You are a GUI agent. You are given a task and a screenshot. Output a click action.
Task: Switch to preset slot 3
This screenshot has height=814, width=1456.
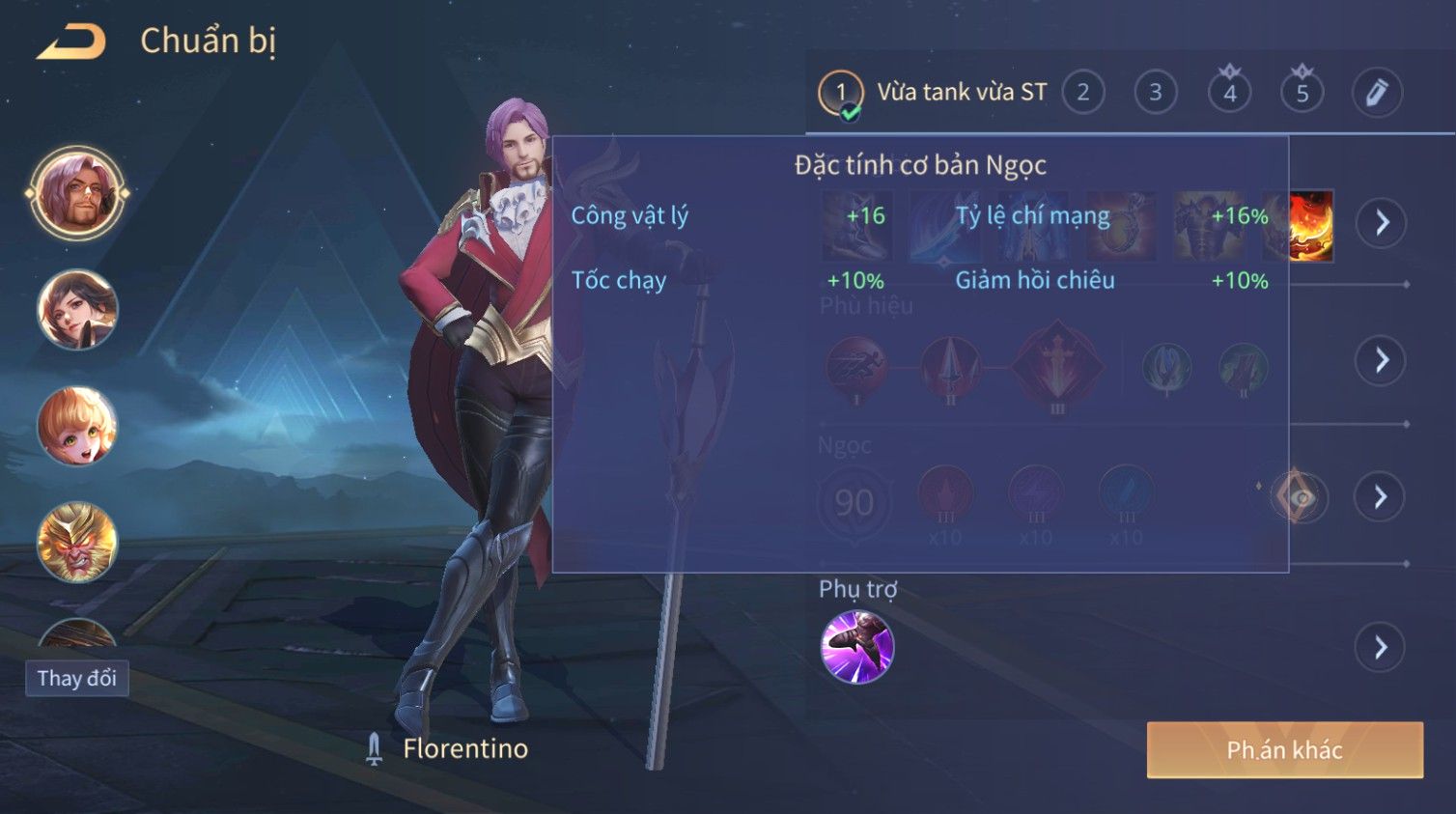tap(1156, 93)
